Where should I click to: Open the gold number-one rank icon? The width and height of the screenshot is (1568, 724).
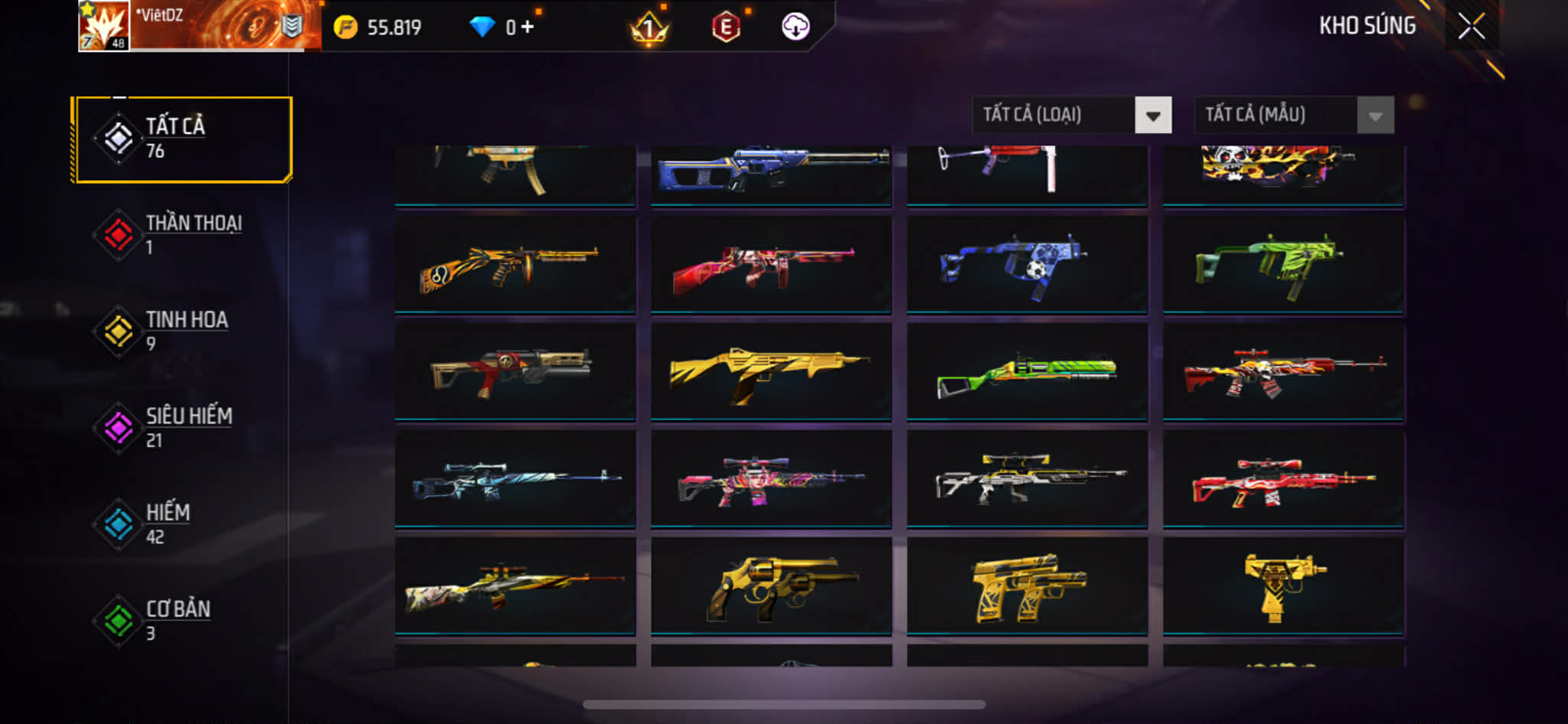point(649,29)
